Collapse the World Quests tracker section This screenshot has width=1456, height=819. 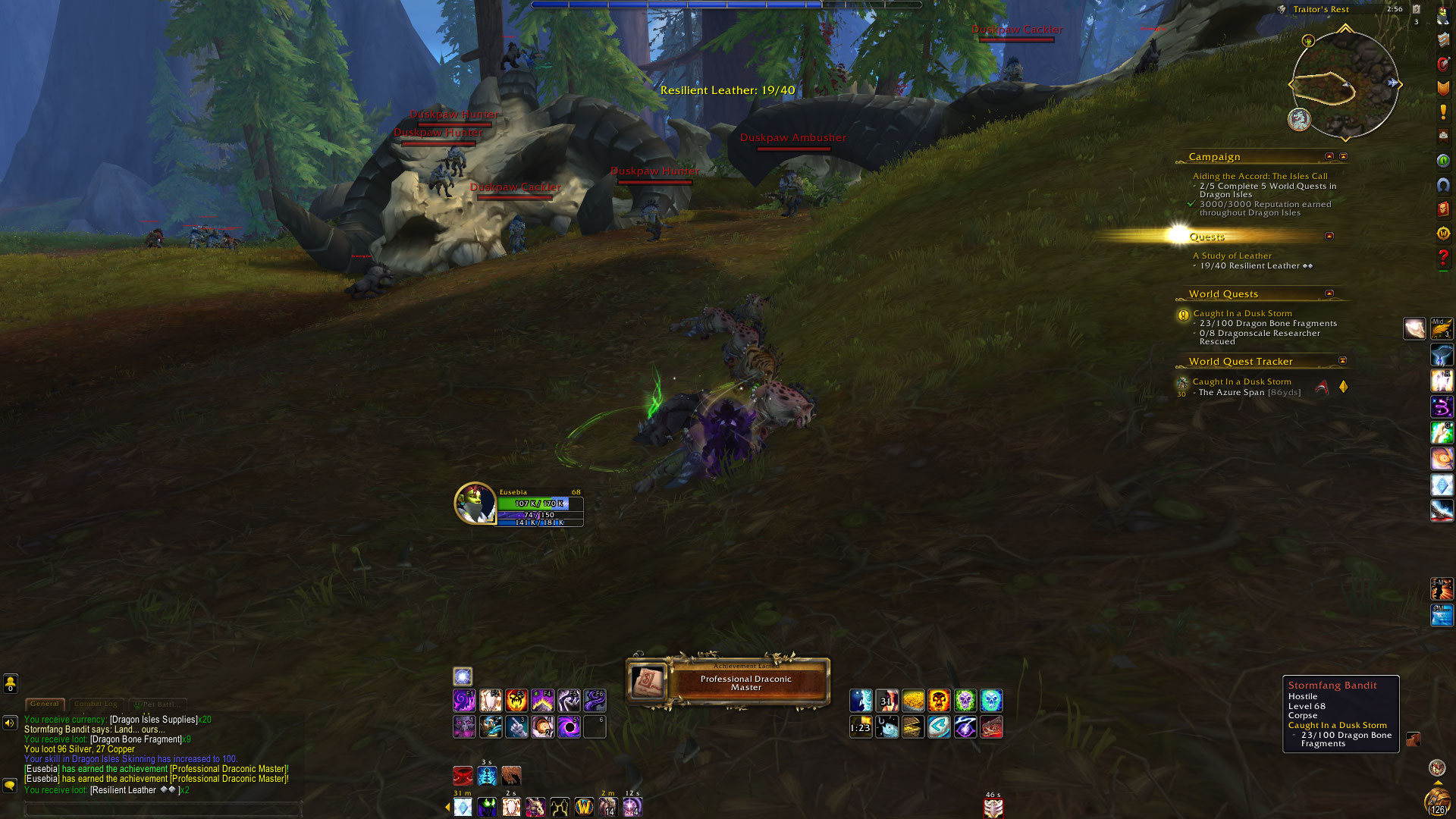[x=1329, y=293]
